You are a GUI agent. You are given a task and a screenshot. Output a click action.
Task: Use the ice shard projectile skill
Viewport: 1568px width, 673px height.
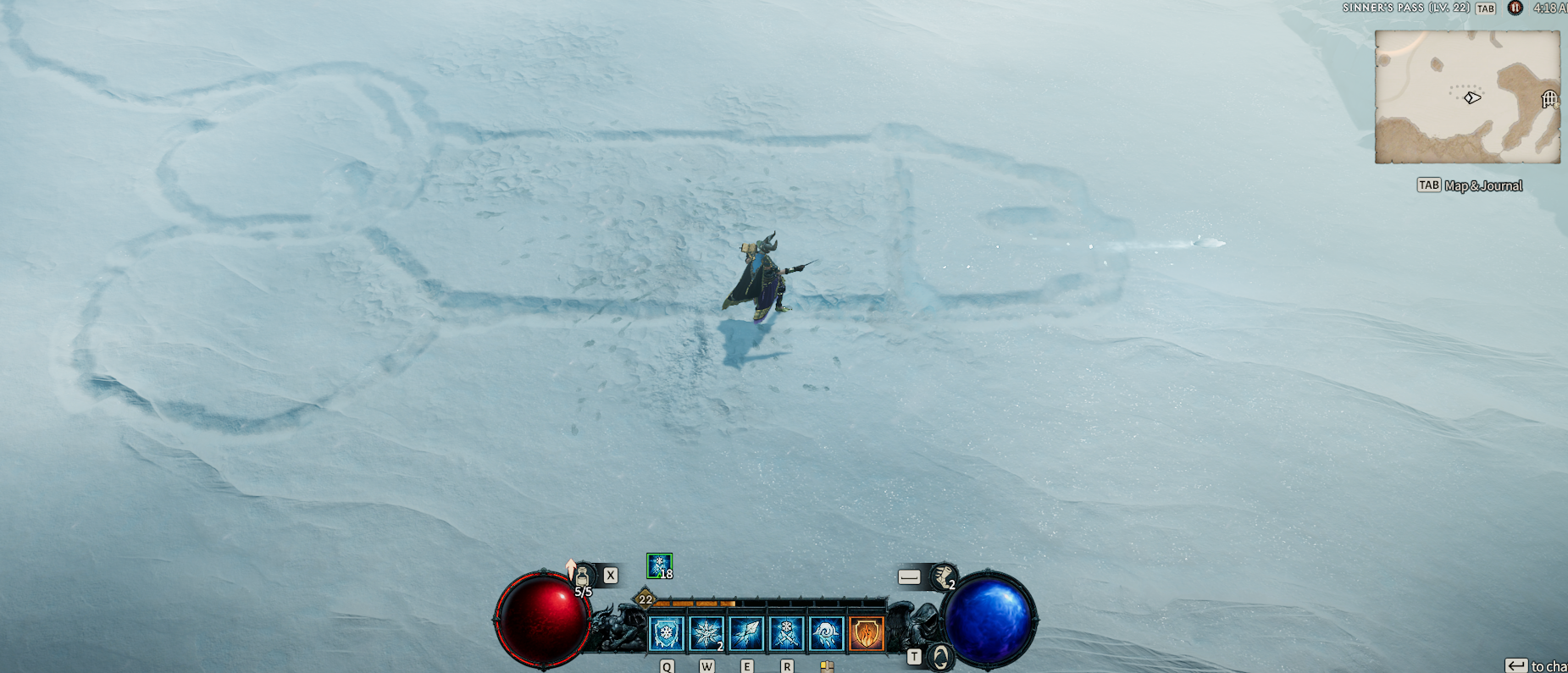coord(746,633)
